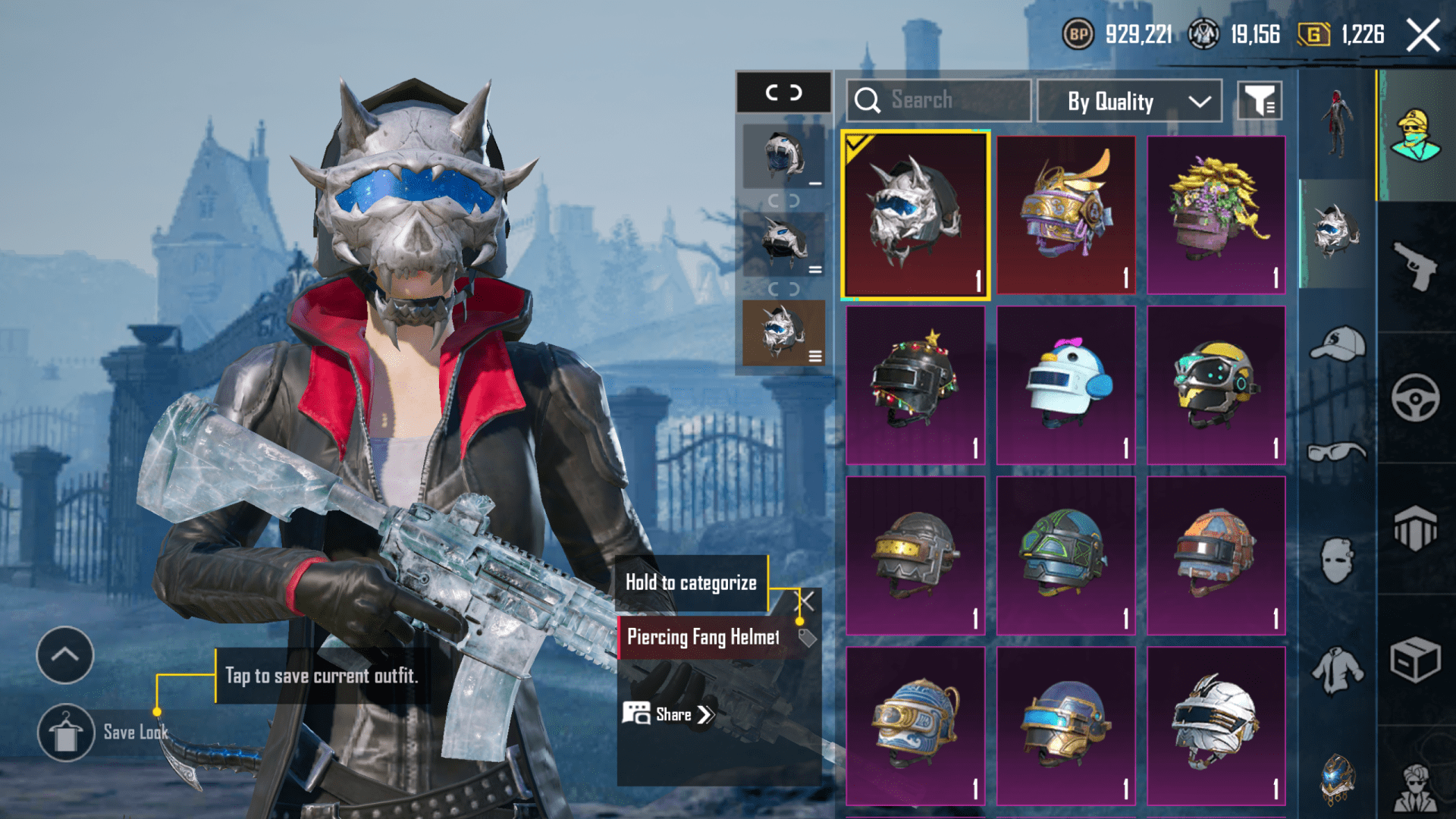Click the helmet Search field

939,100
